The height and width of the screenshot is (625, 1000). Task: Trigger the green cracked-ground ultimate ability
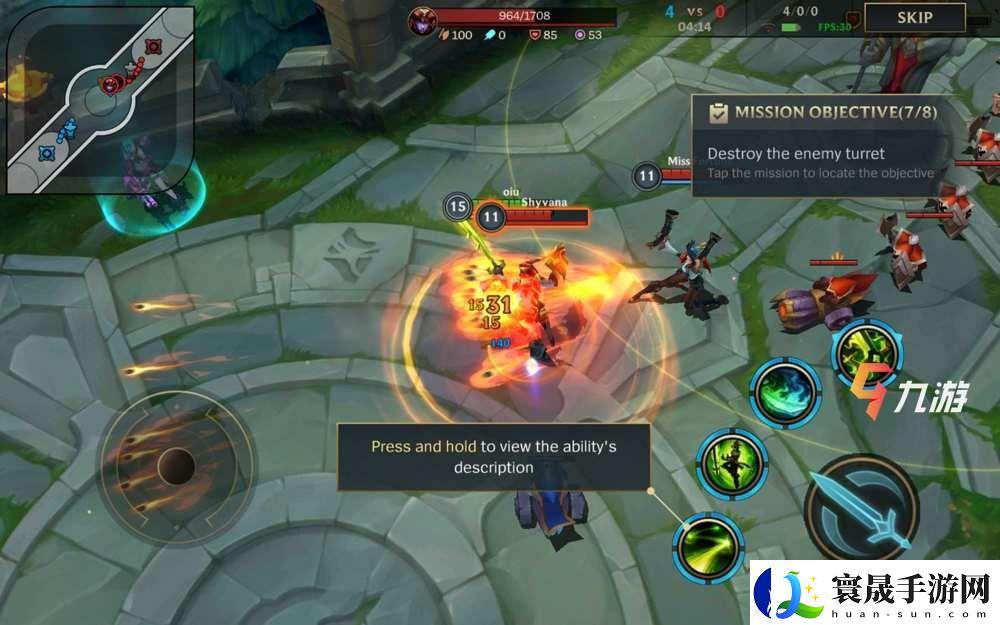click(868, 354)
